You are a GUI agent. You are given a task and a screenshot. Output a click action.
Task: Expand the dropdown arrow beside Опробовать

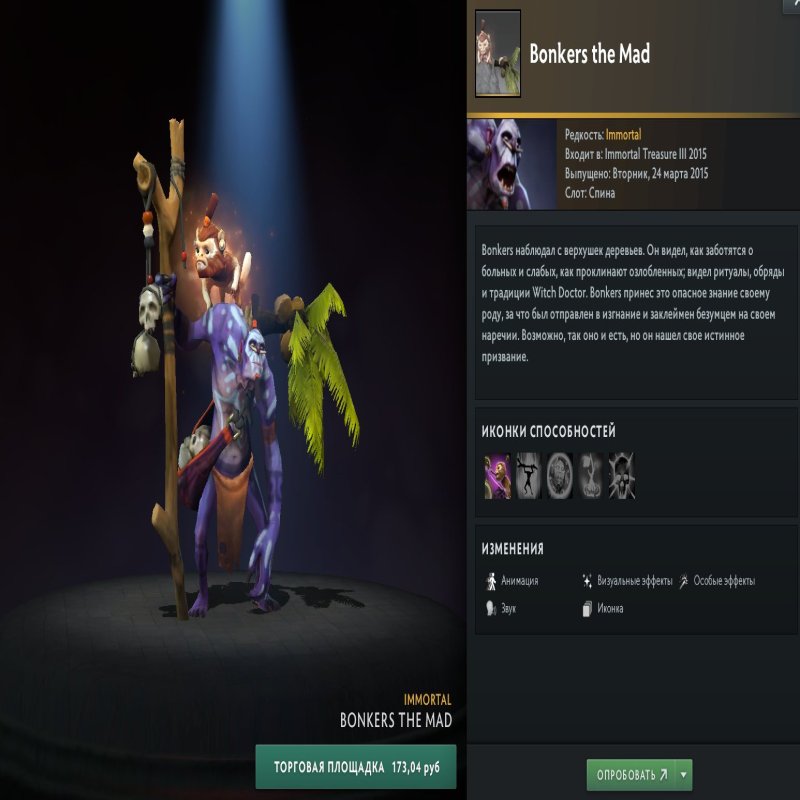(684, 774)
